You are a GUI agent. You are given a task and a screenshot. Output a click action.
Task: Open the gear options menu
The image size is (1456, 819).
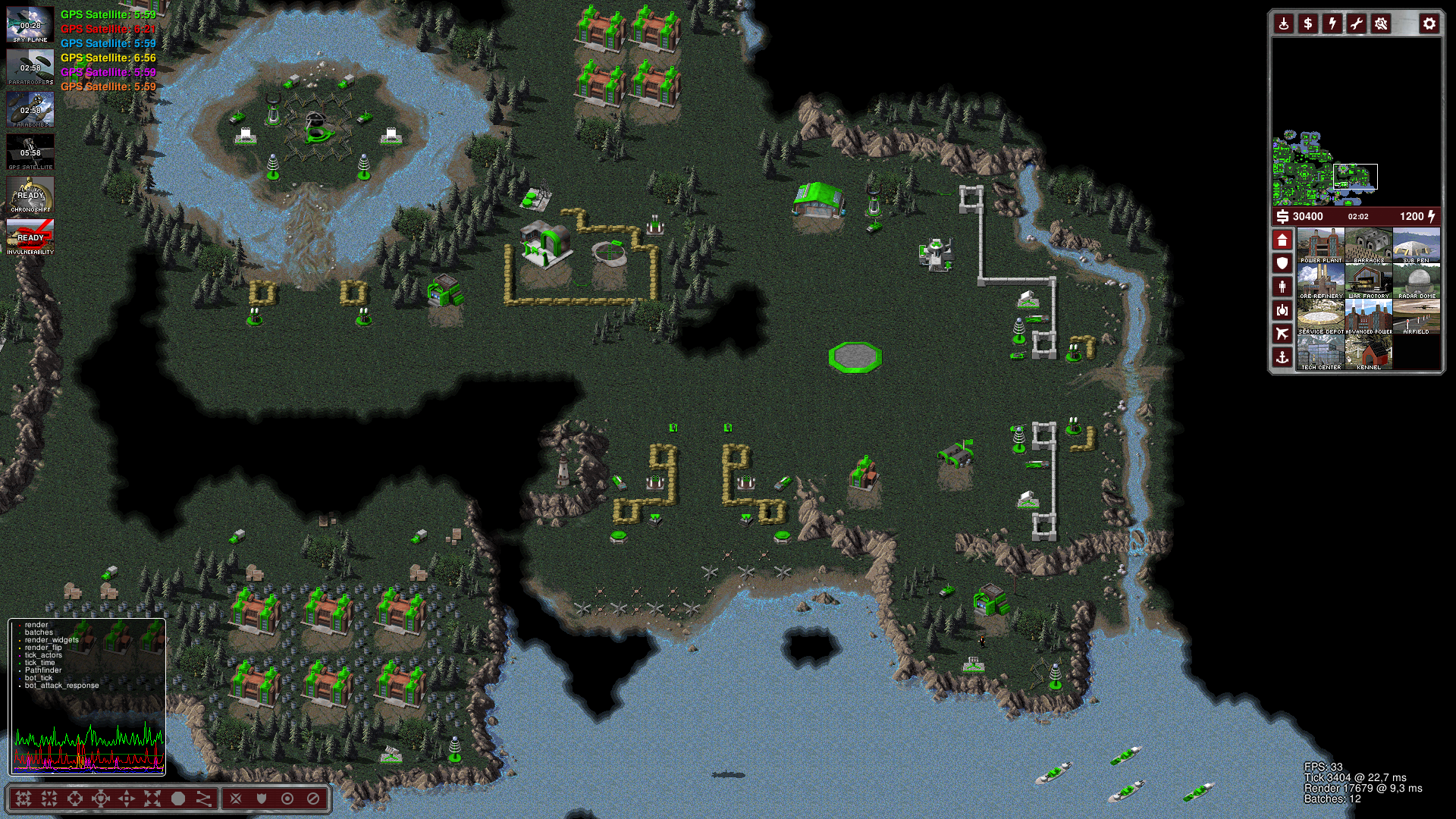tap(1429, 24)
